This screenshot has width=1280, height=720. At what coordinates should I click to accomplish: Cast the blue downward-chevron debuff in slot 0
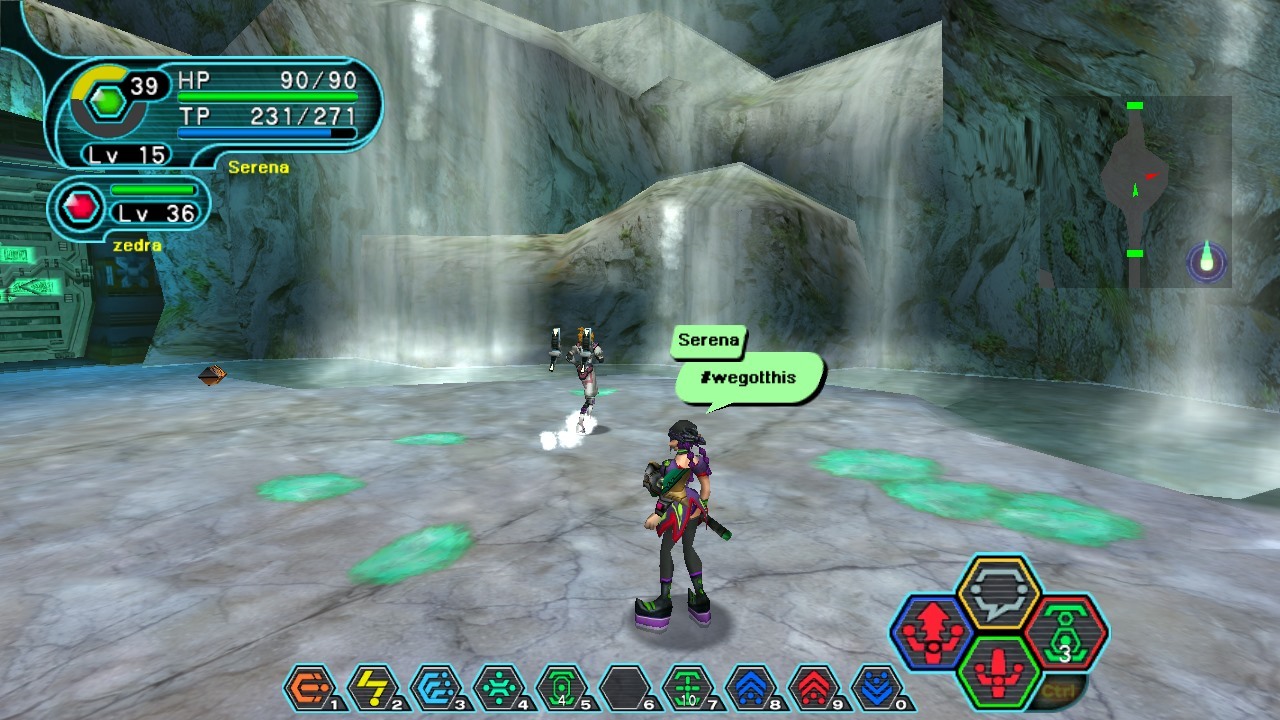tap(876, 688)
